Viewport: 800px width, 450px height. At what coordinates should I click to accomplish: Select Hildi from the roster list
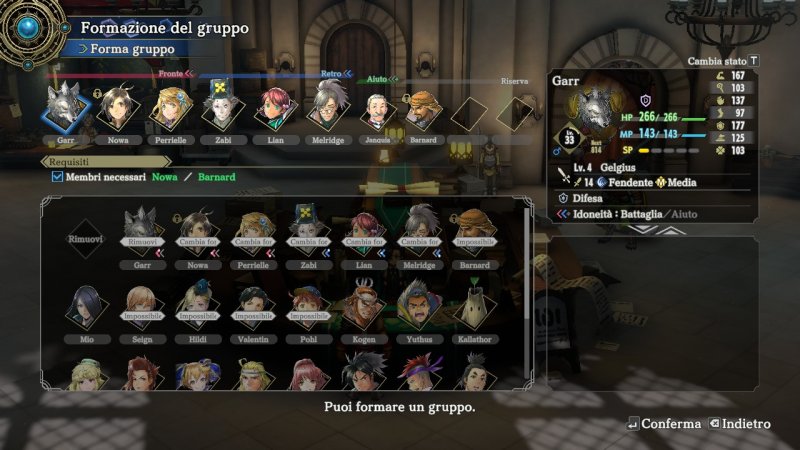196,308
